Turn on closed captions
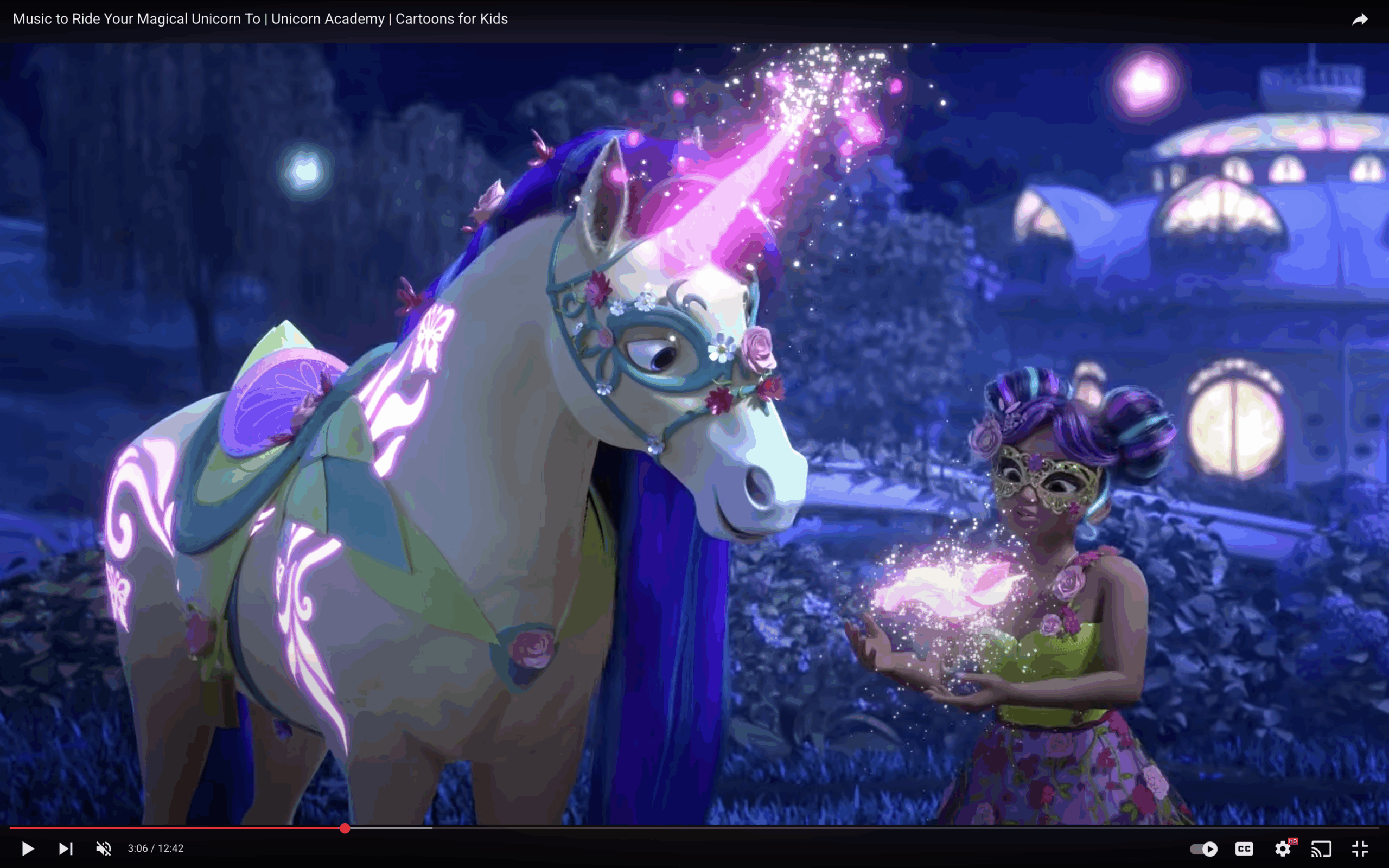Image resolution: width=1389 pixels, height=868 pixels. 1244,848
